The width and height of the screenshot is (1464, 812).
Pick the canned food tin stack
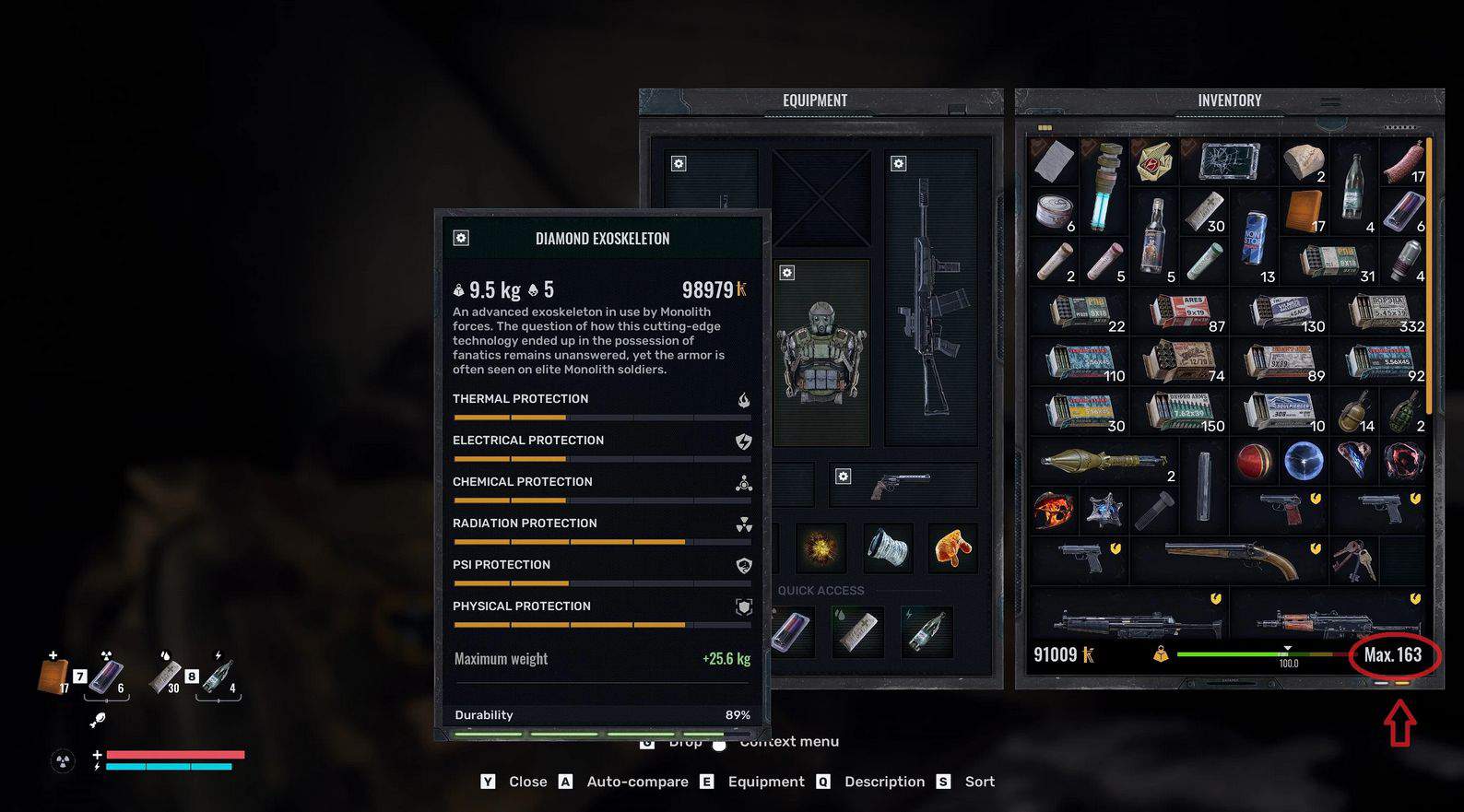coord(1054,212)
